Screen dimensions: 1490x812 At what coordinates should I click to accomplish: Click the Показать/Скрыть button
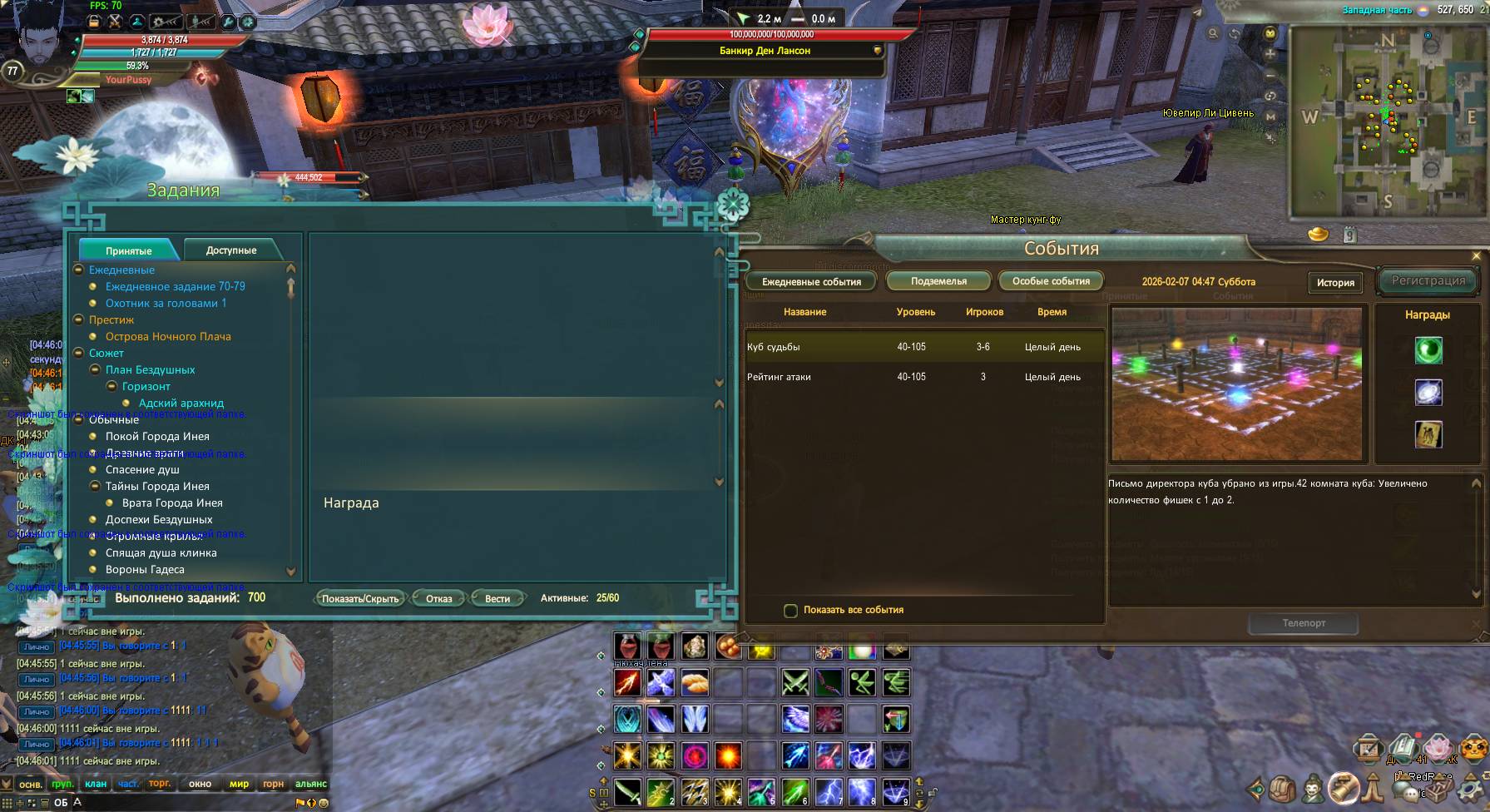tap(360, 598)
